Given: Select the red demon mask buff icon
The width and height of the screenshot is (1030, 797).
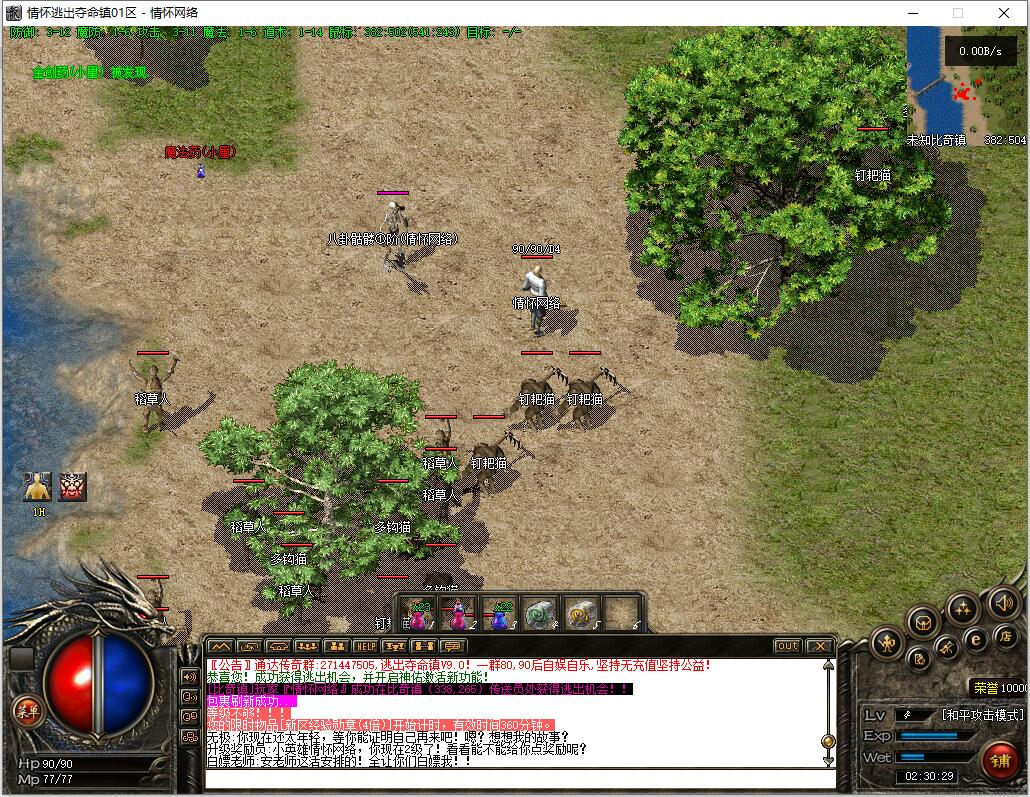Looking at the screenshot, I should (73, 487).
